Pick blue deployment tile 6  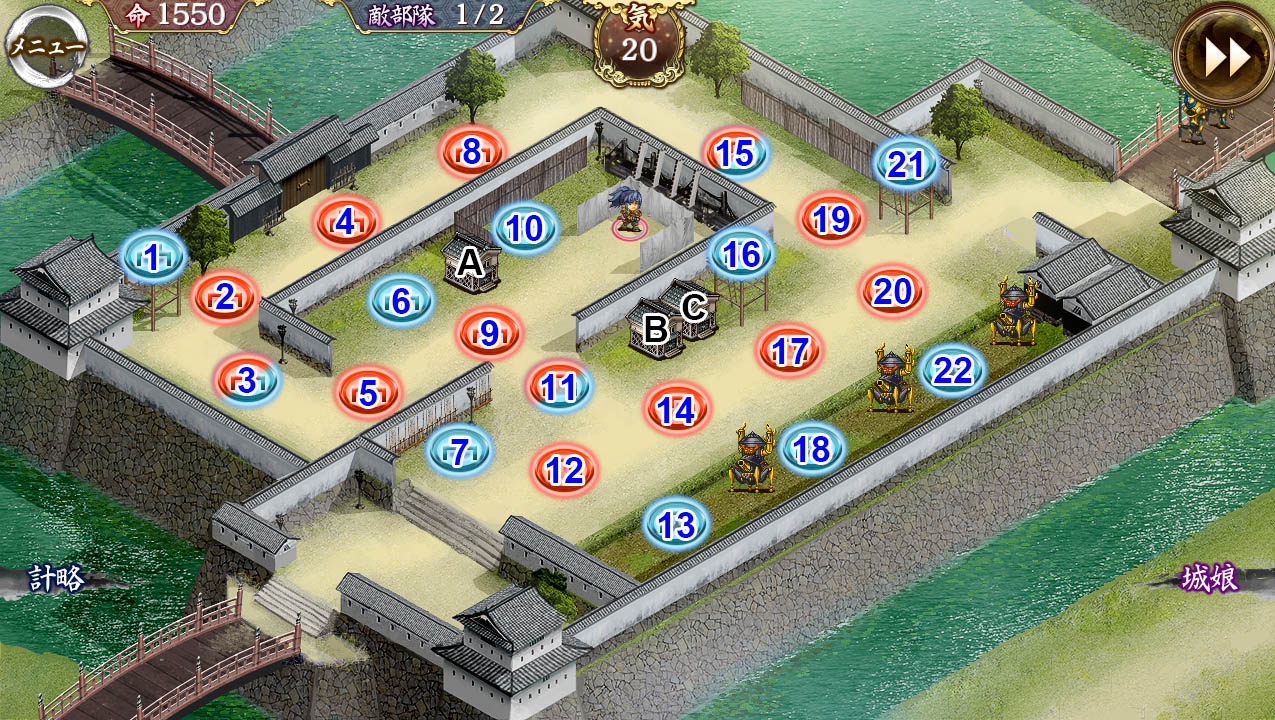[x=401, y=300]
